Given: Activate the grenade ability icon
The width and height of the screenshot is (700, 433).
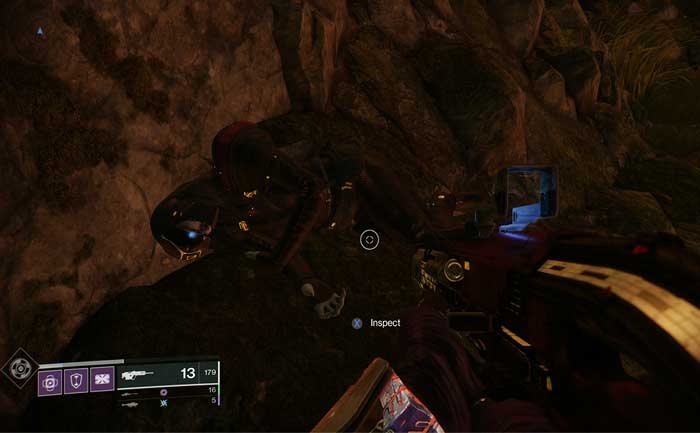Looking at the screenshot, I should pyautogui.click(x=50, y=380).
